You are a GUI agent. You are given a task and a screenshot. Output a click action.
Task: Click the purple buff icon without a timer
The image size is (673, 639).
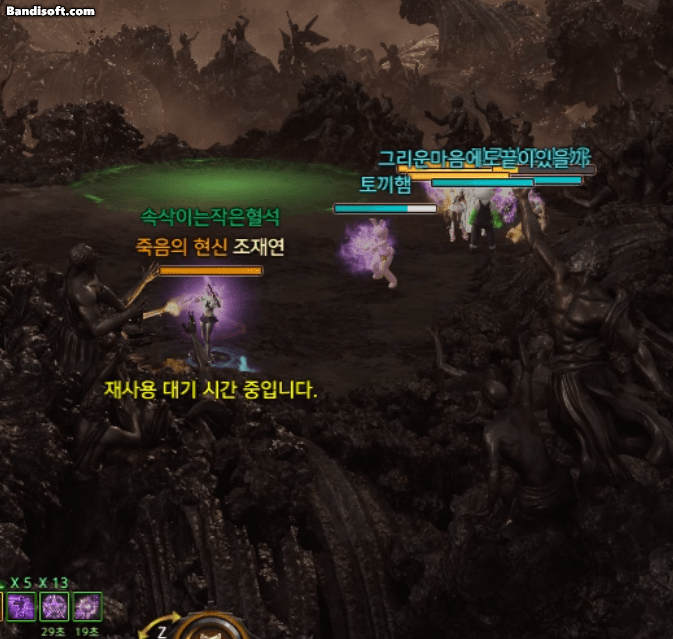(x=21, y=606)
